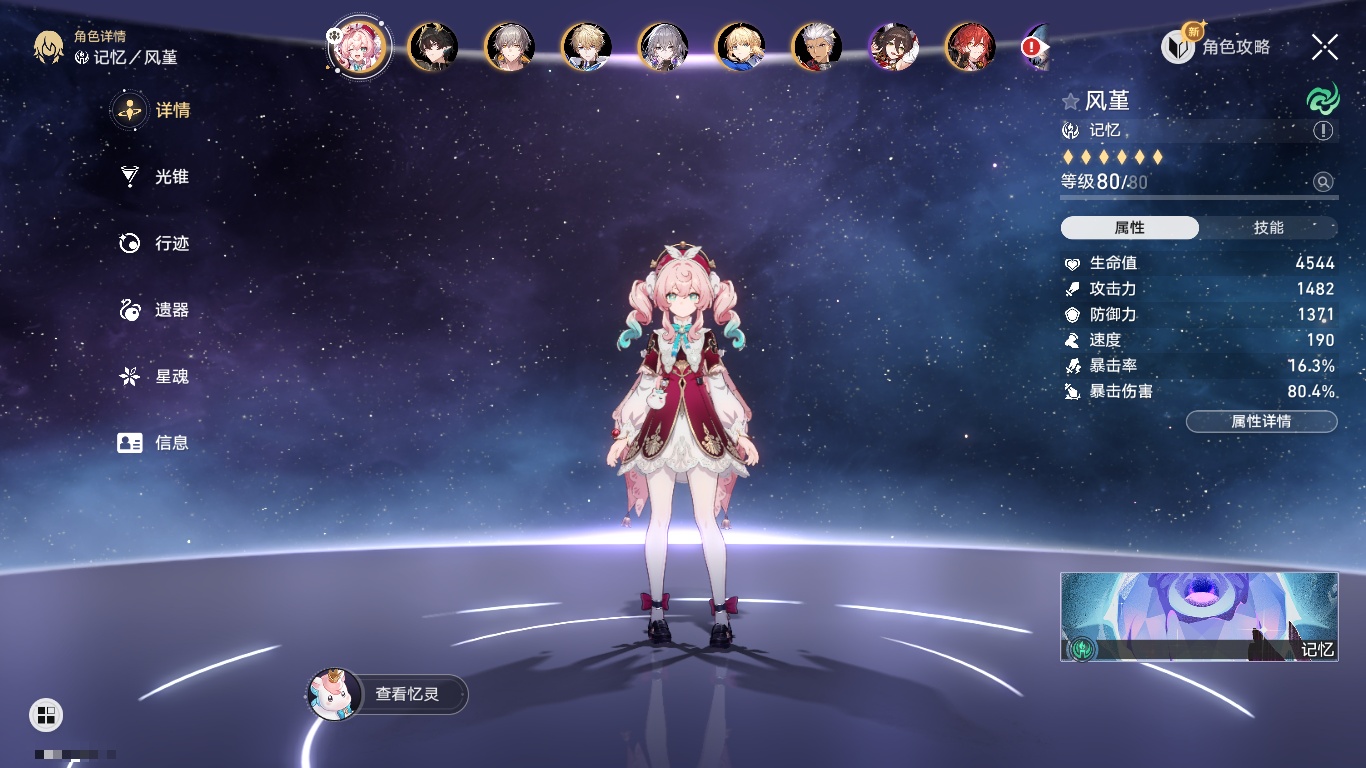Select the red-haired character portrait
The height and width of the screenshot is (768, 1366).
970,47
